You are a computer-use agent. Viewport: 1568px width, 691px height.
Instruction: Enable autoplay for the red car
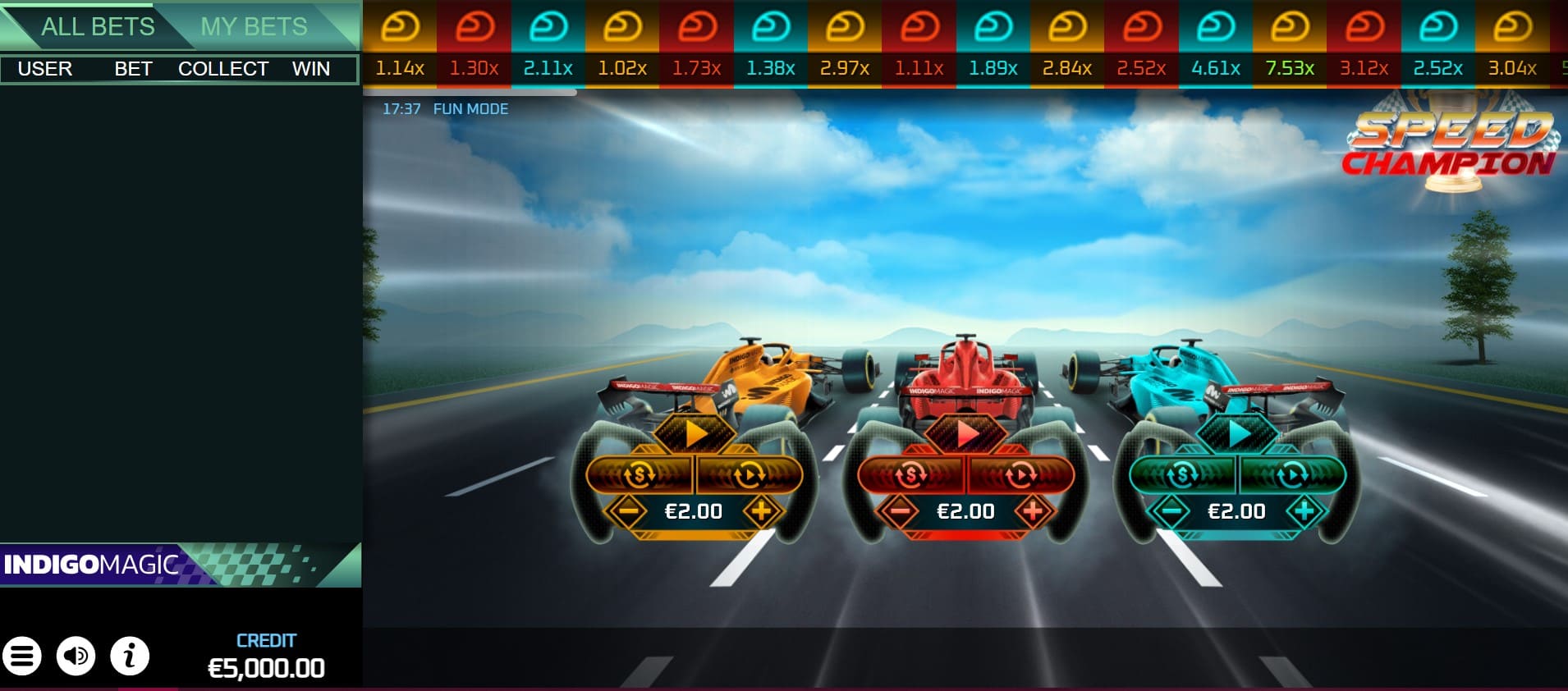point(1020,474)
